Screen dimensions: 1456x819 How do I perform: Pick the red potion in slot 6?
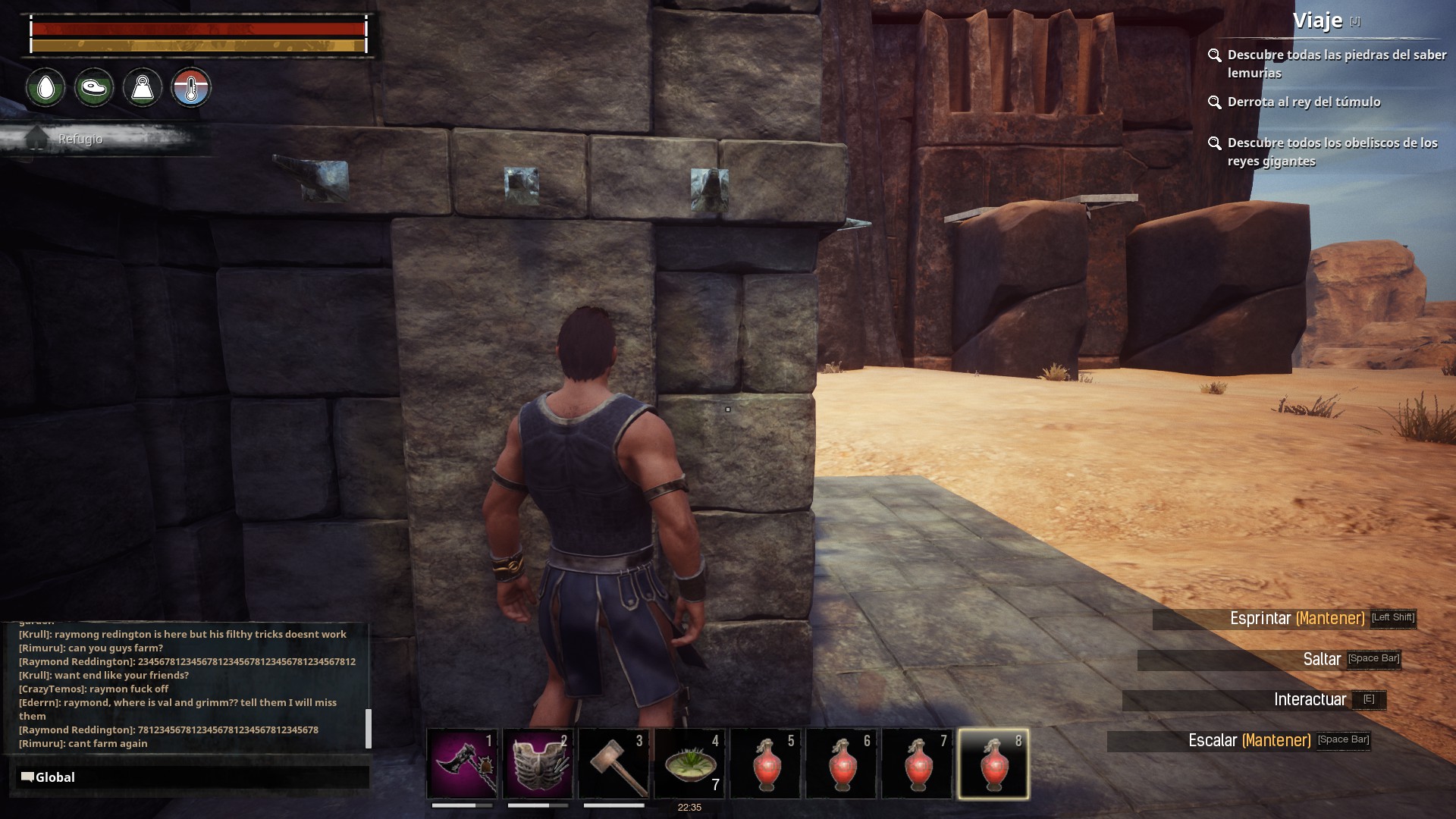842,764
